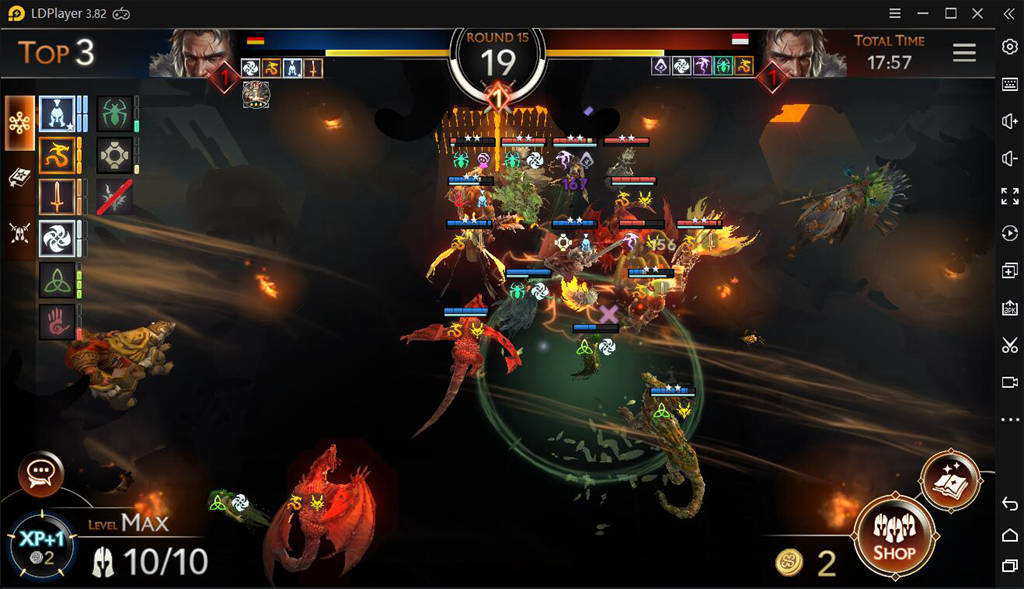Switch to the synergies tab
The height and width of the screenshot is (589, 1024).
point(19,123)
